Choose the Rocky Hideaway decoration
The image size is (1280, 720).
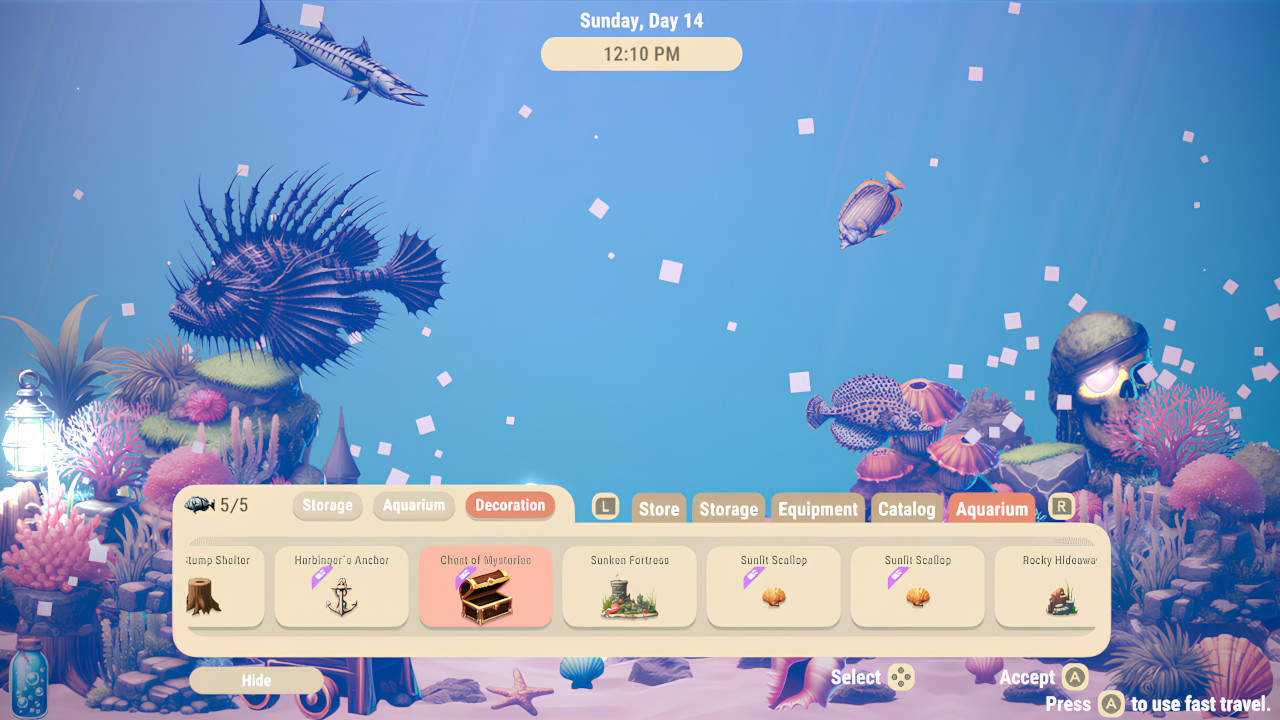[1050, 588]
